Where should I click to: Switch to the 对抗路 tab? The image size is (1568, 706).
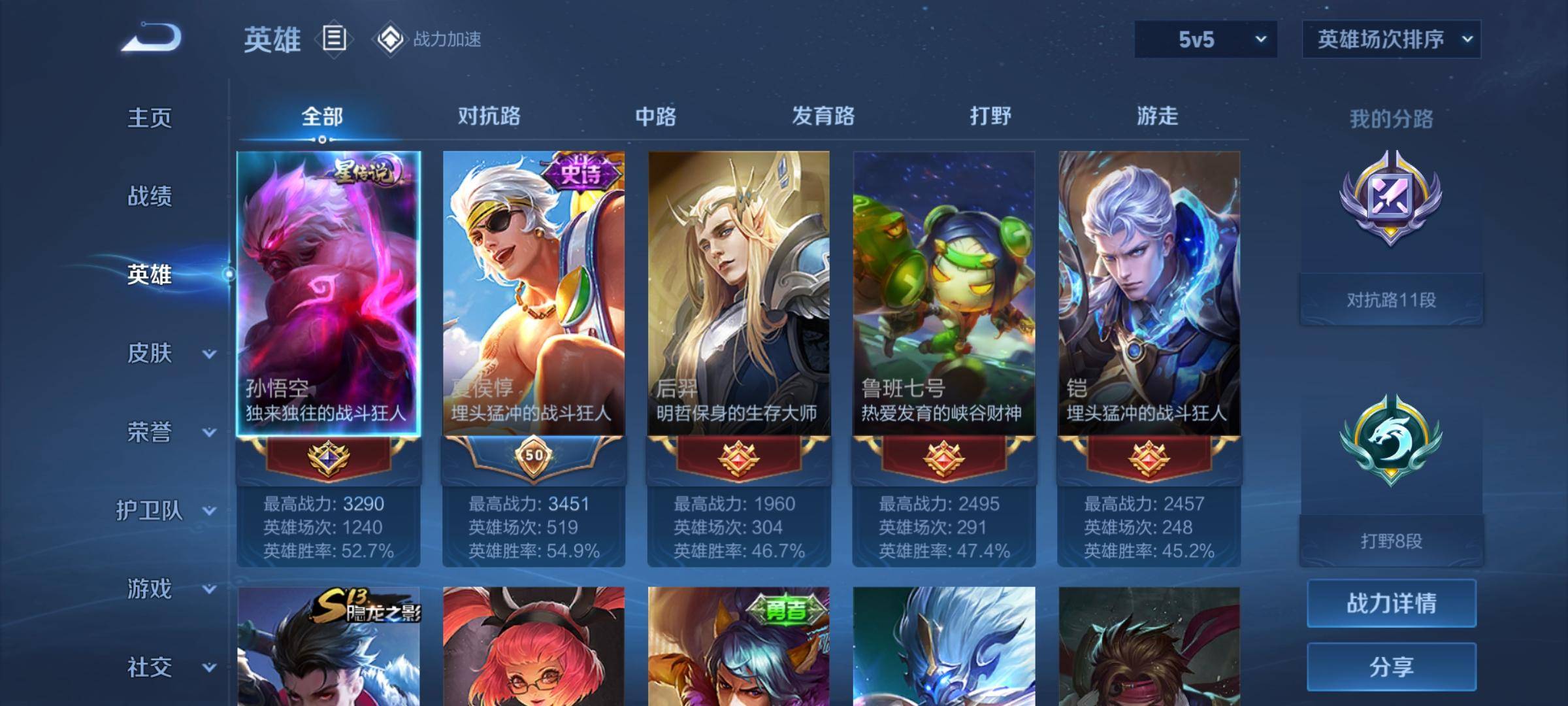[489, 116]
